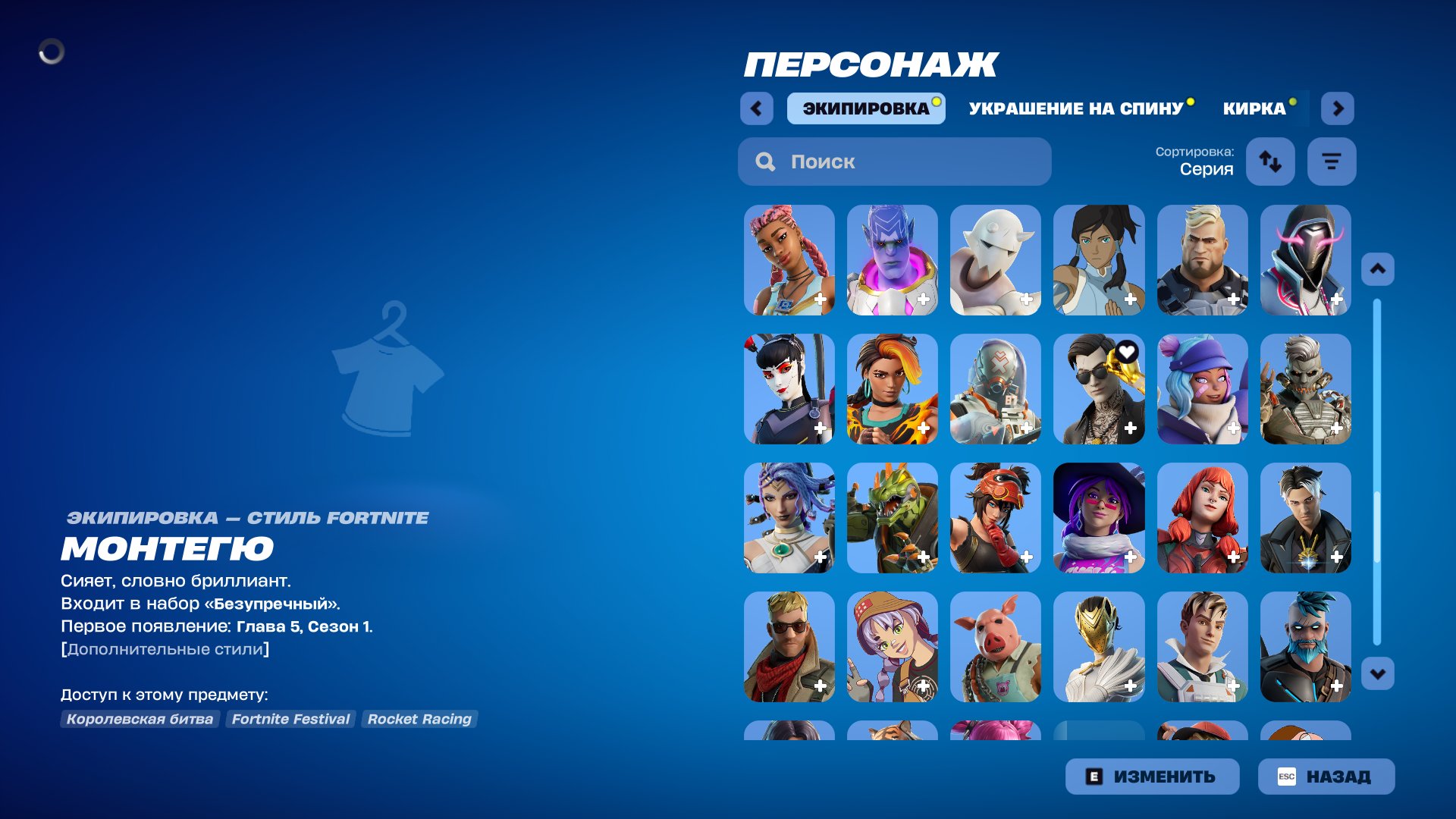Select the skin with sunglasses and heart marker
The height and width of the screenshot is (819, 1456).
pyautogui.click(x=1100, y=389)
